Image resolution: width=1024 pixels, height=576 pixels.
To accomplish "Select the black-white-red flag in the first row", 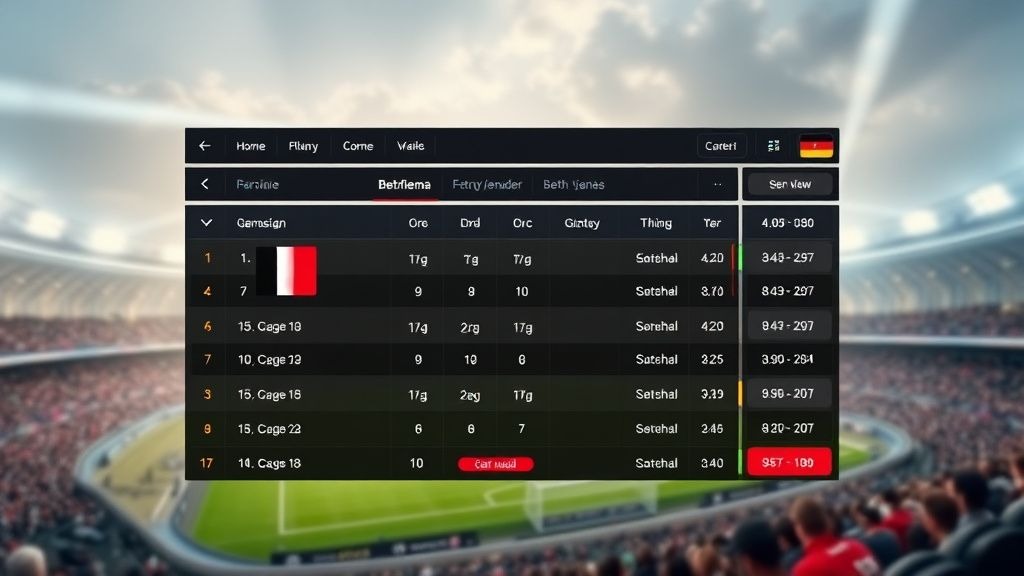I will [x=286, y=271].
